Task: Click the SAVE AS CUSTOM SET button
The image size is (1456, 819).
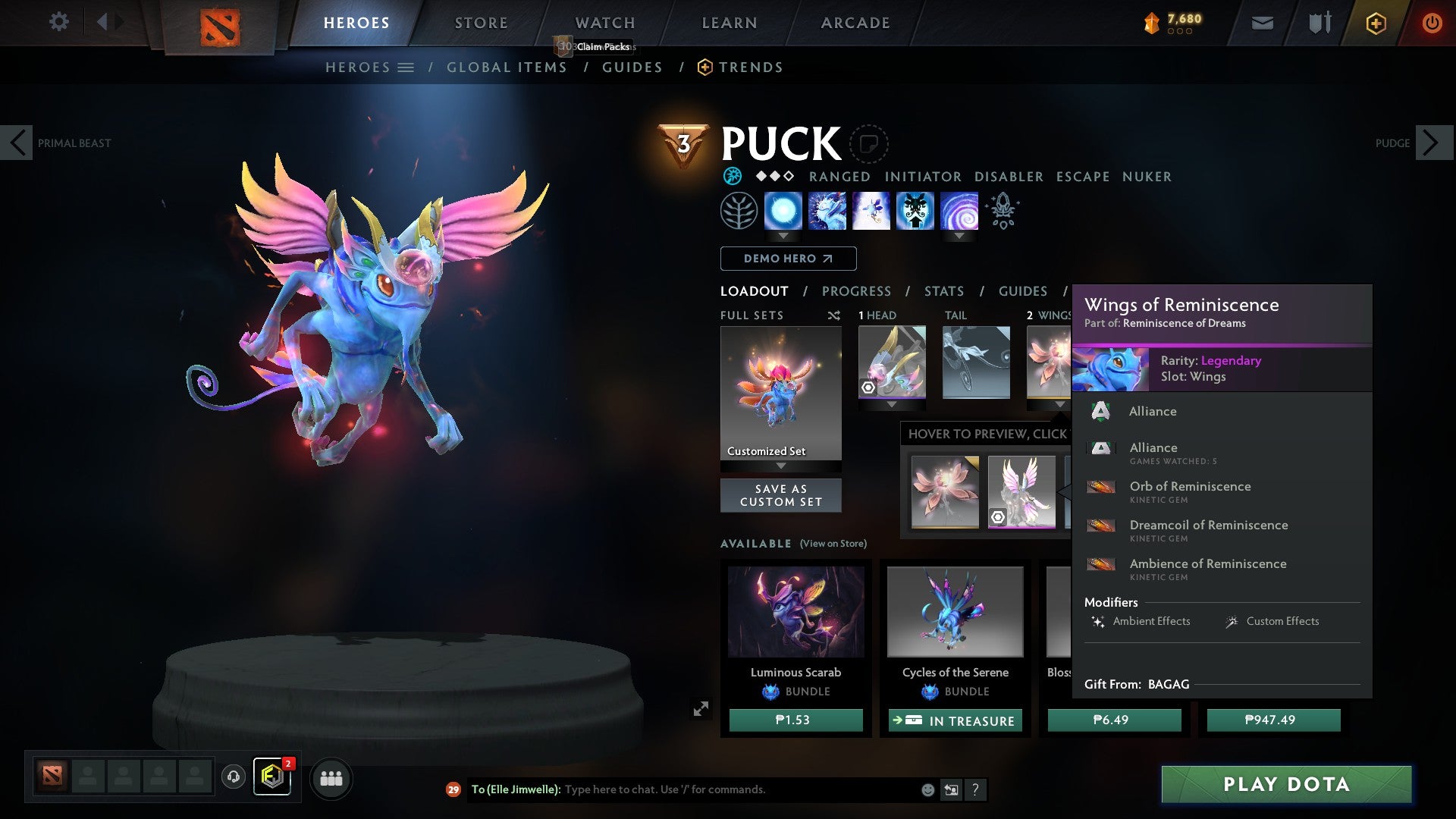Action: (780, 495)
